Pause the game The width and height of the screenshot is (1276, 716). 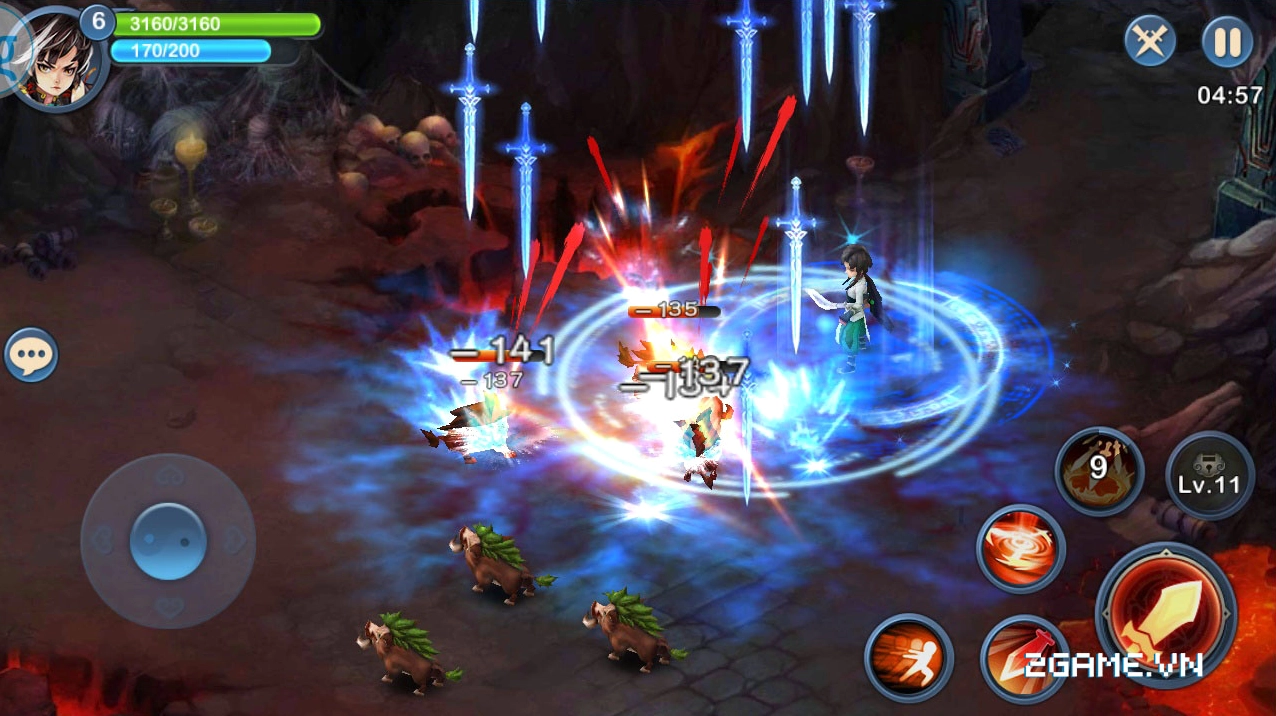1227,43
